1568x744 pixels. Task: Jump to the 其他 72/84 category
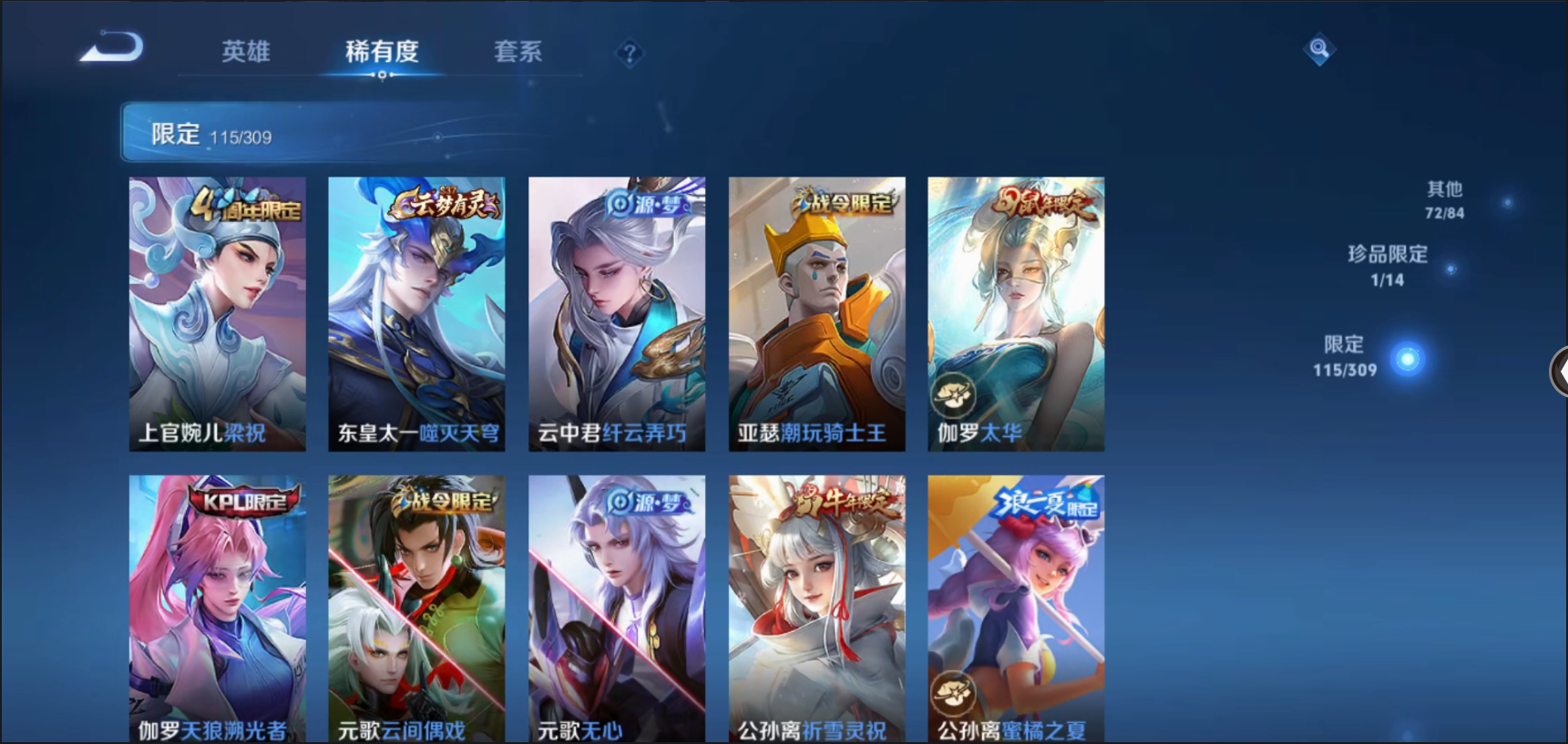(1444, 199)
